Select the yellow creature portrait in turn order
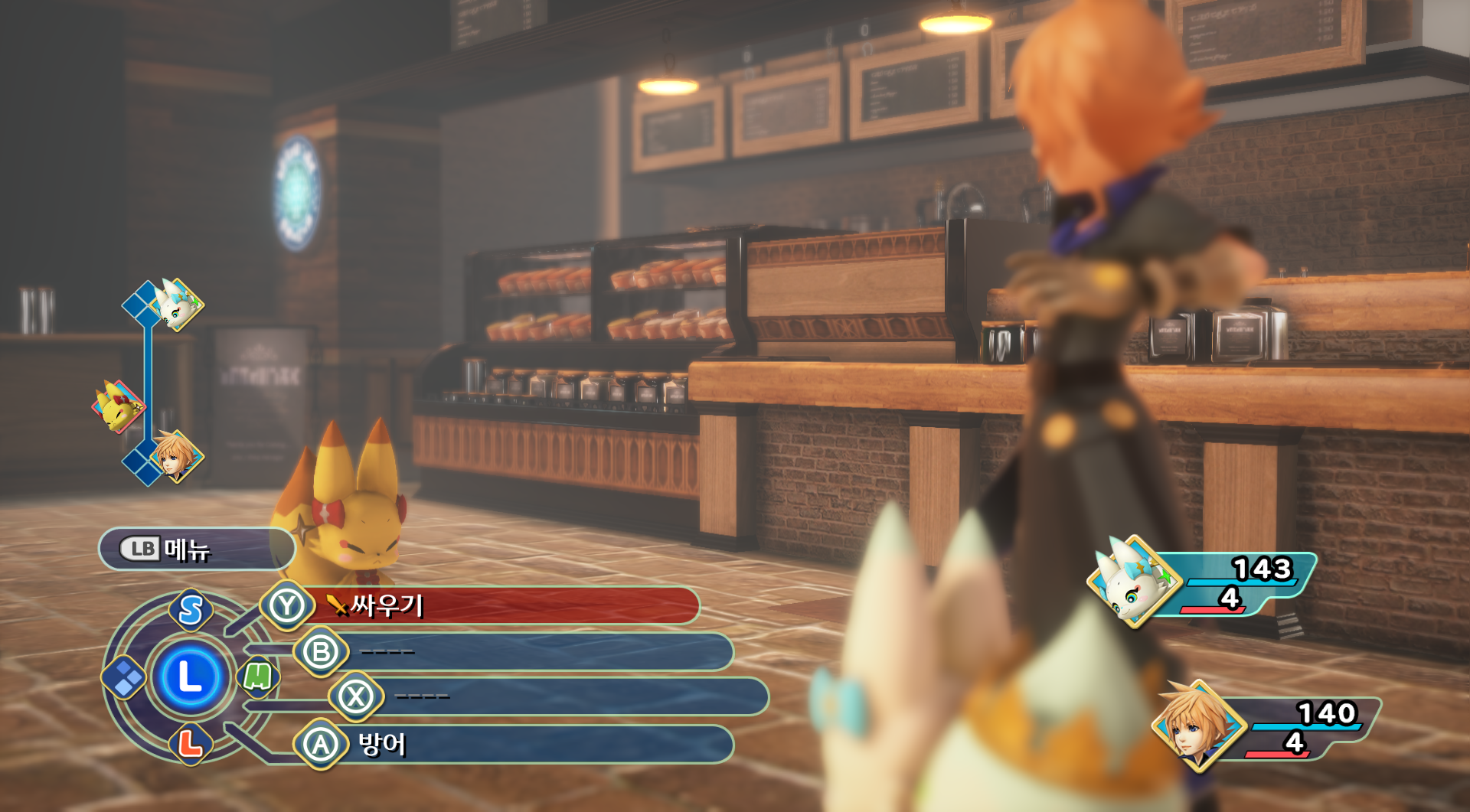Viewport: 1470px width, 812px height. coord(118,406)
